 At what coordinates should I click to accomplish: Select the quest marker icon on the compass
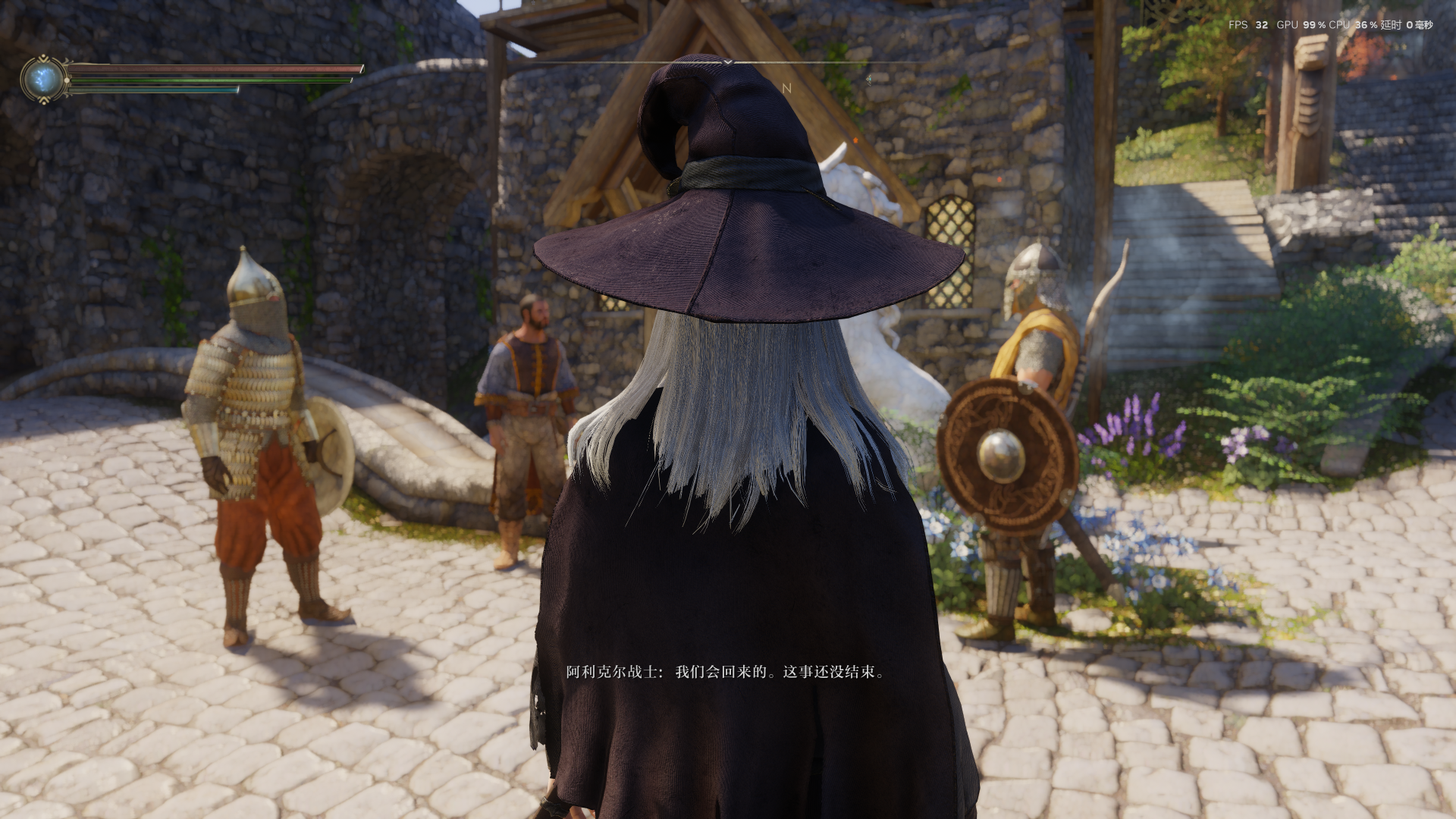(869, 80)
